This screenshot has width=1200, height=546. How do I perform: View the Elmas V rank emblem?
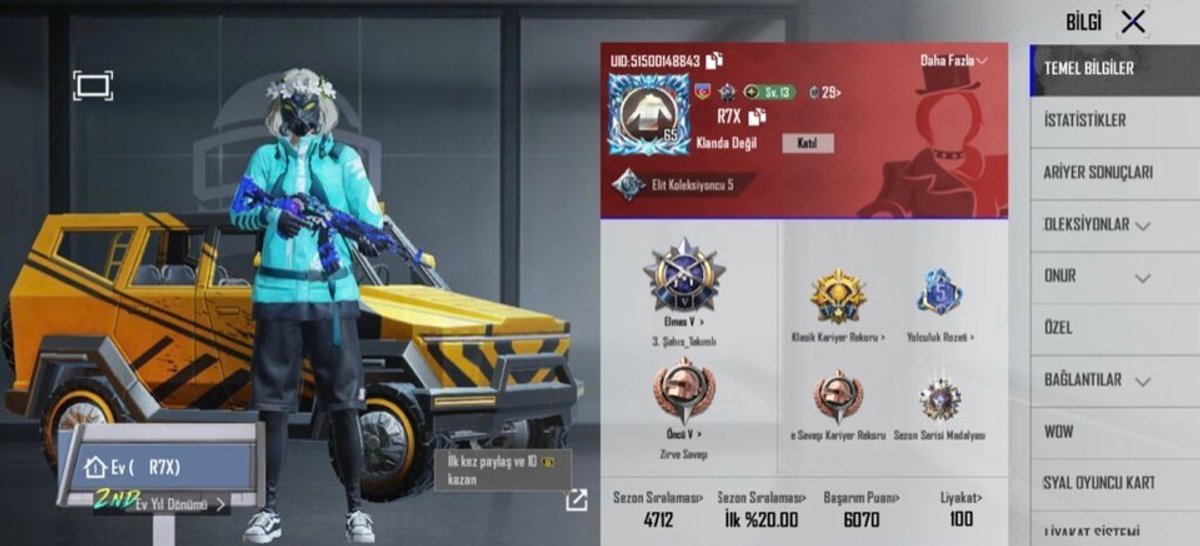(684, 275)
